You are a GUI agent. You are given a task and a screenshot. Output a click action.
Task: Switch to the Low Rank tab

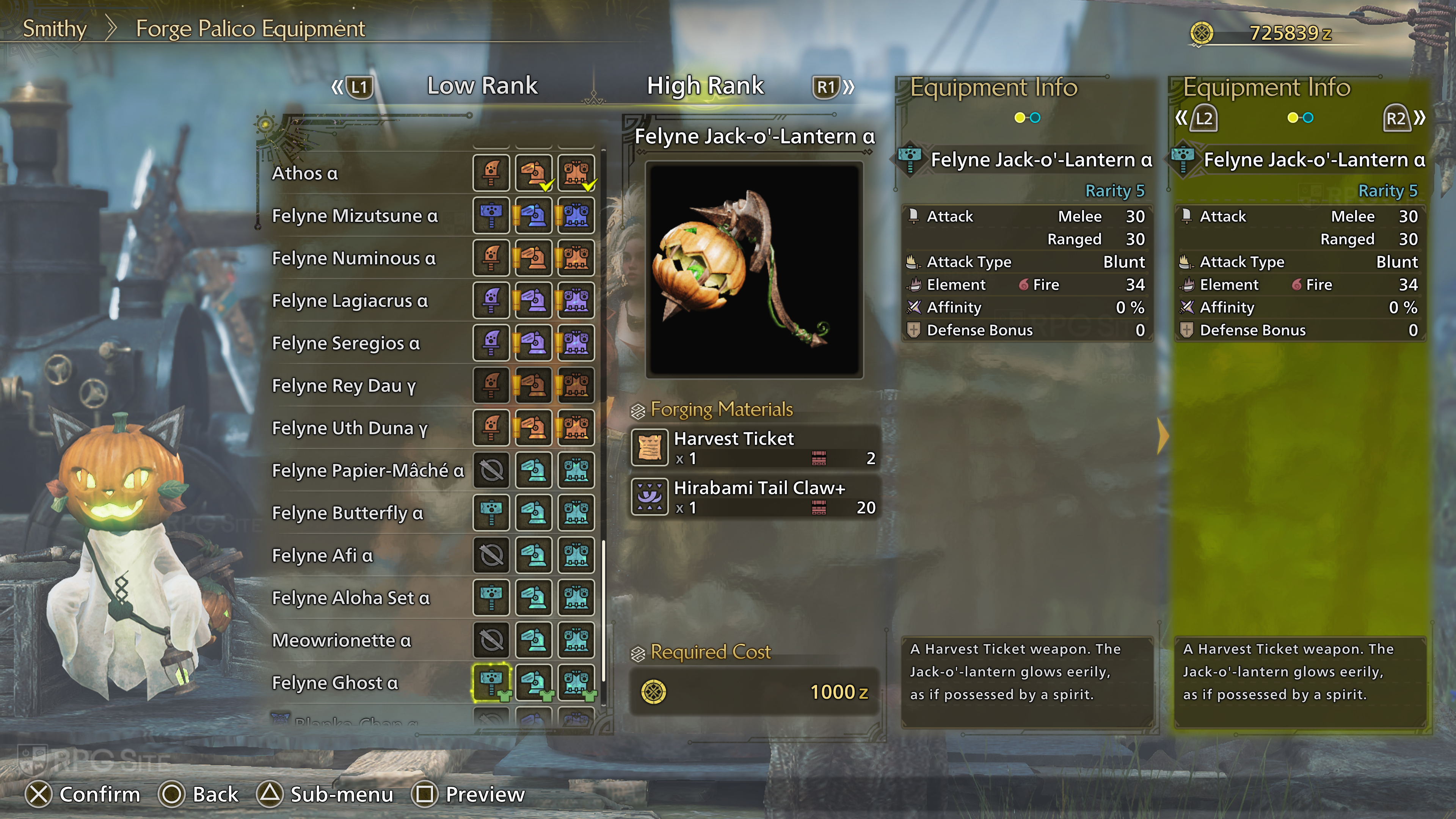click(482, 86)
